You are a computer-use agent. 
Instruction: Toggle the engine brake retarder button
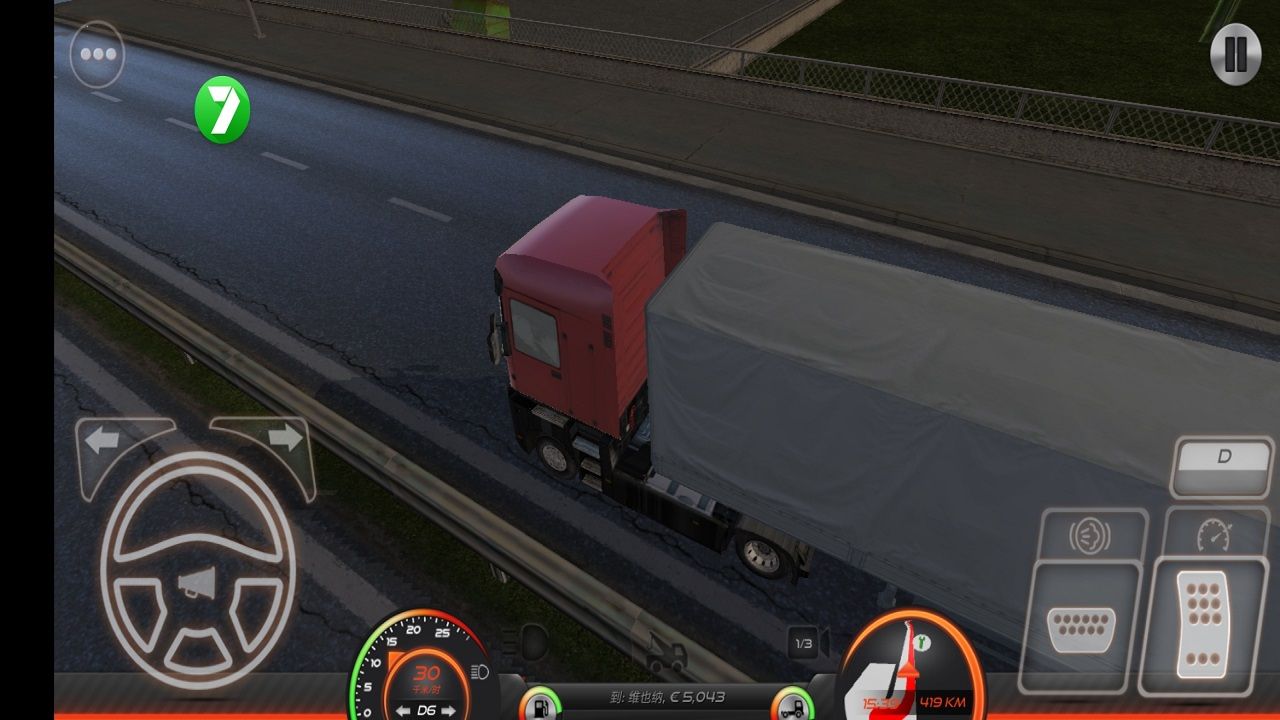click(1089, 537)
